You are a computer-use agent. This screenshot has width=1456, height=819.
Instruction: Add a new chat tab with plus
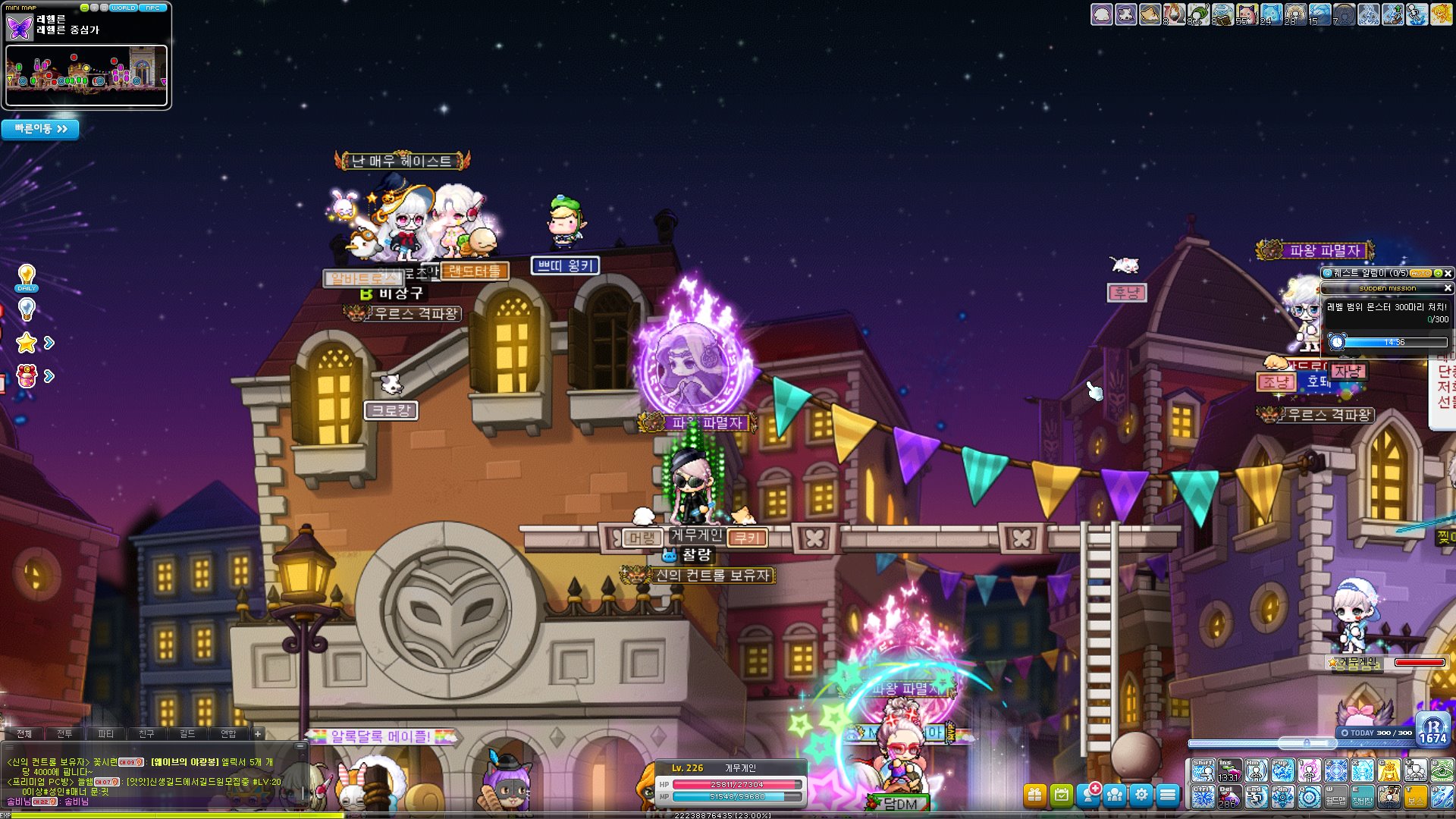point(258,733)
